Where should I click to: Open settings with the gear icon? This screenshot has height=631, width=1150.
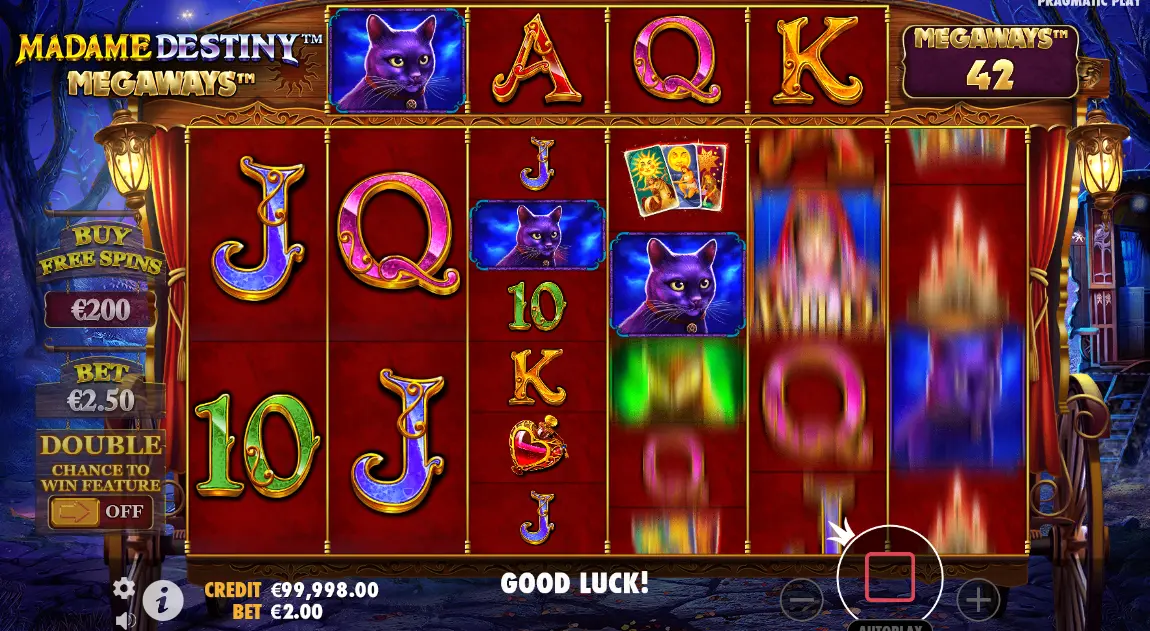point(123,588)
